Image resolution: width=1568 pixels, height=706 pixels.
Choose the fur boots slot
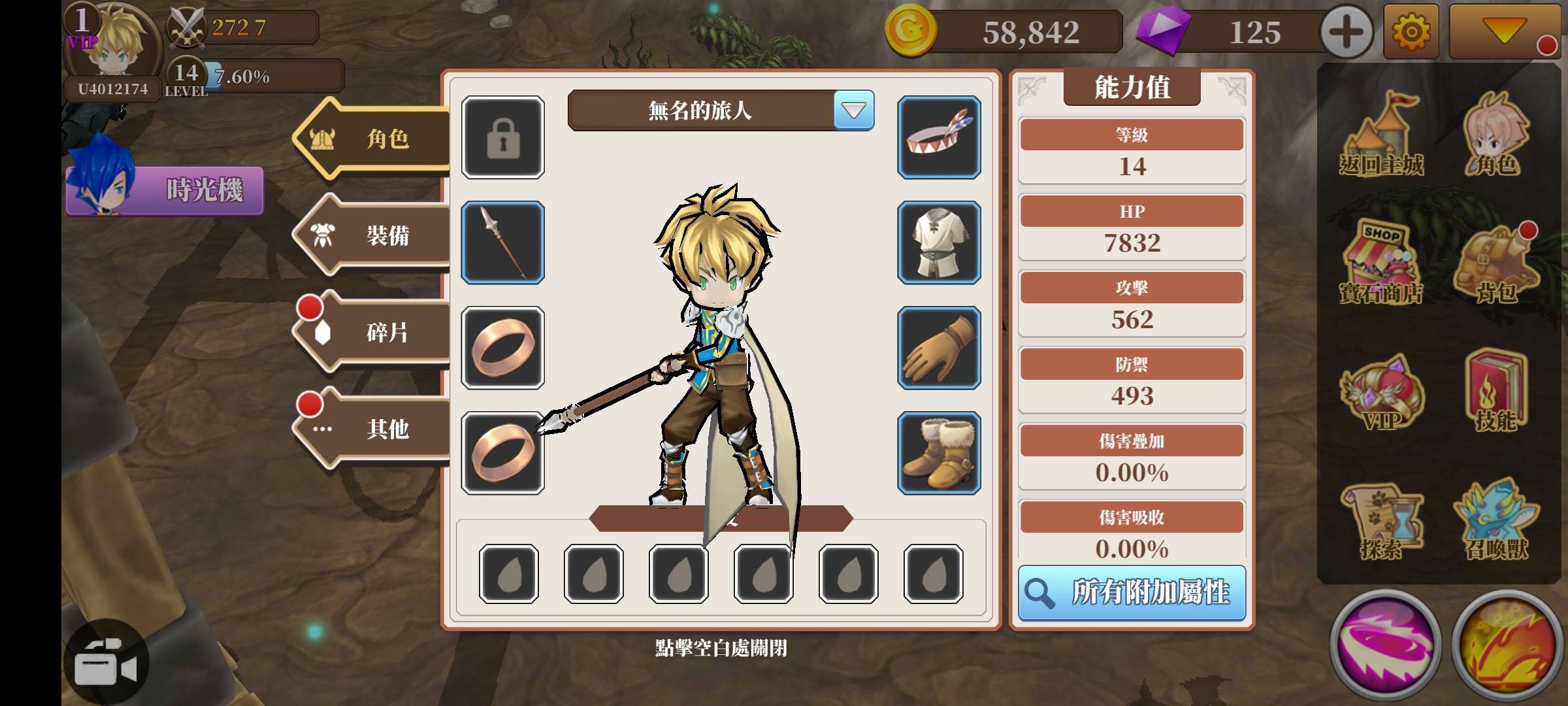(x=939, y=452)
